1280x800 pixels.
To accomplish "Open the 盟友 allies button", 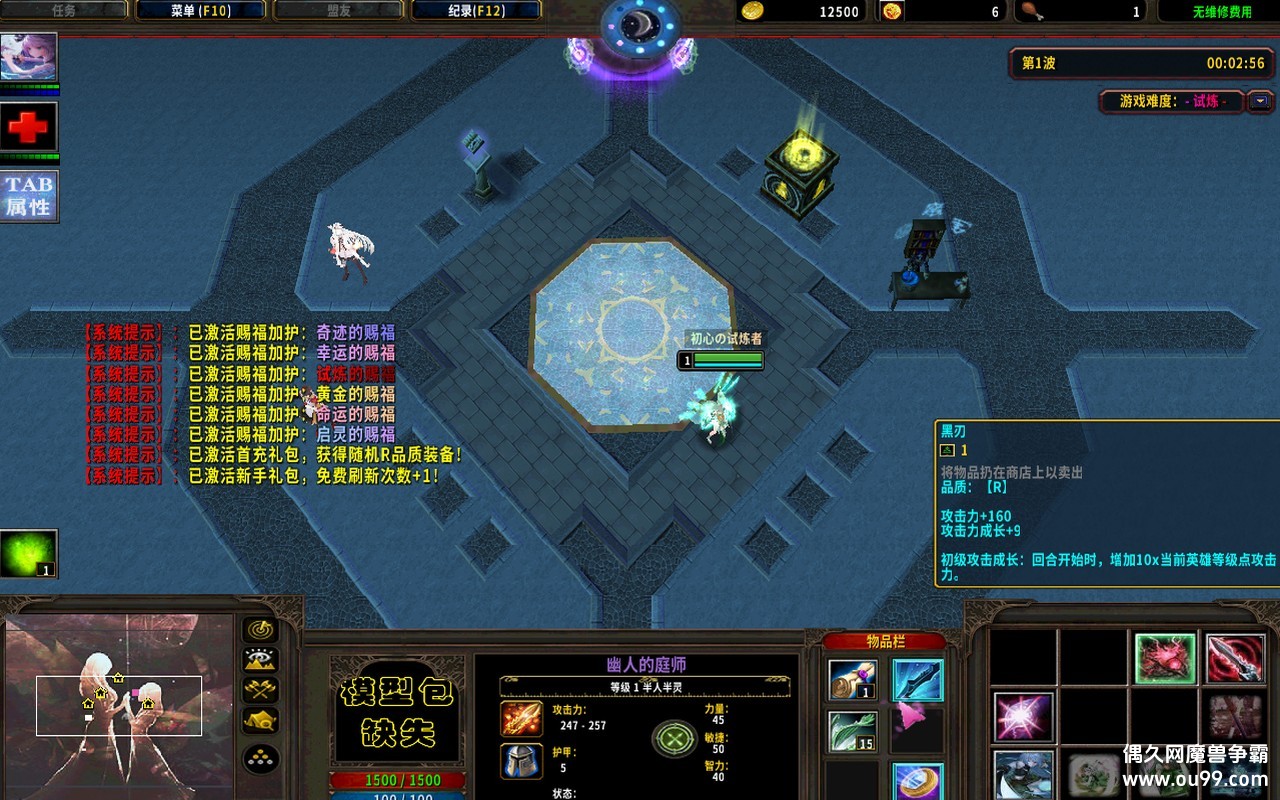I will [x=338, y=11].
